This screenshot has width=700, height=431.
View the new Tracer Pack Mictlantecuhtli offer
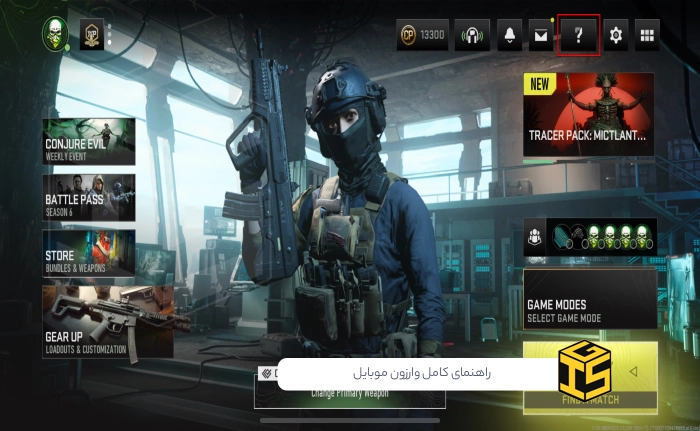(589, 114)
